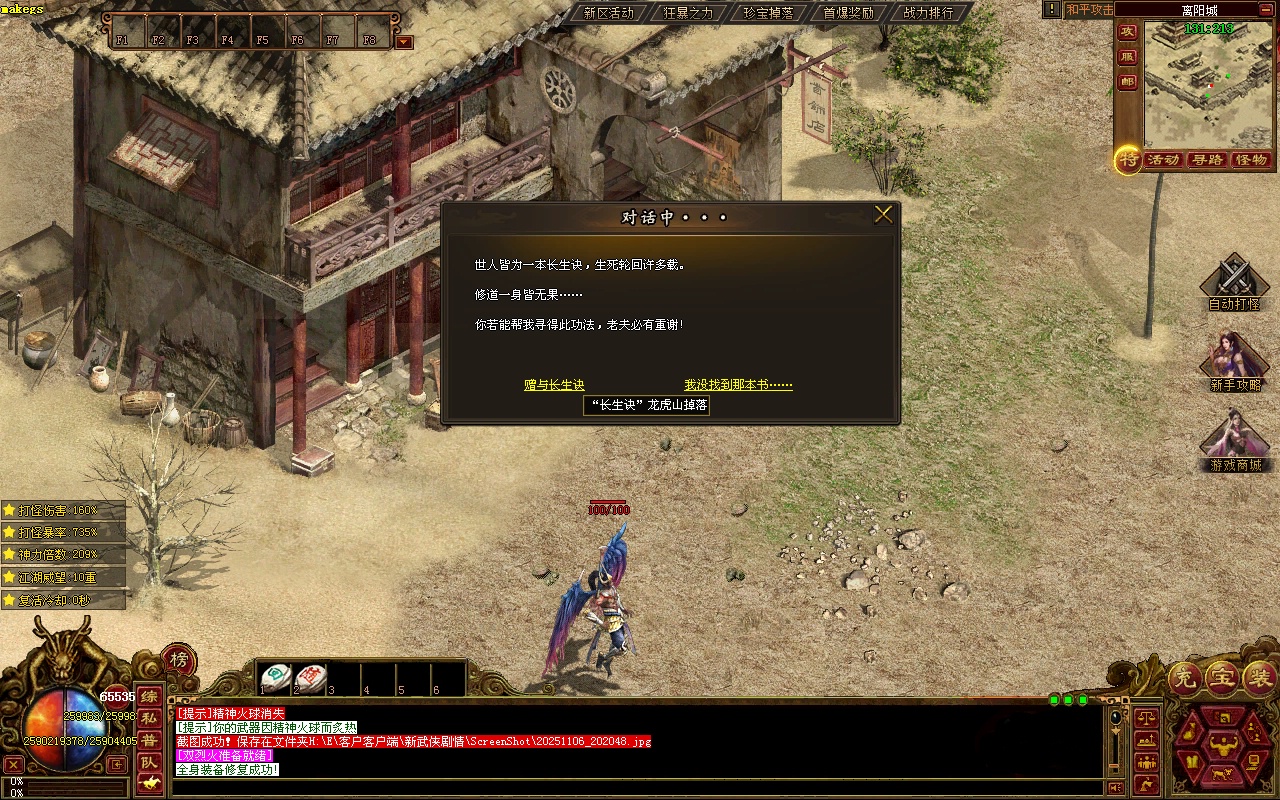Close the 对话中 dialogue window
The height and width of the screenshot is (800, 1280).
(883, 215)
